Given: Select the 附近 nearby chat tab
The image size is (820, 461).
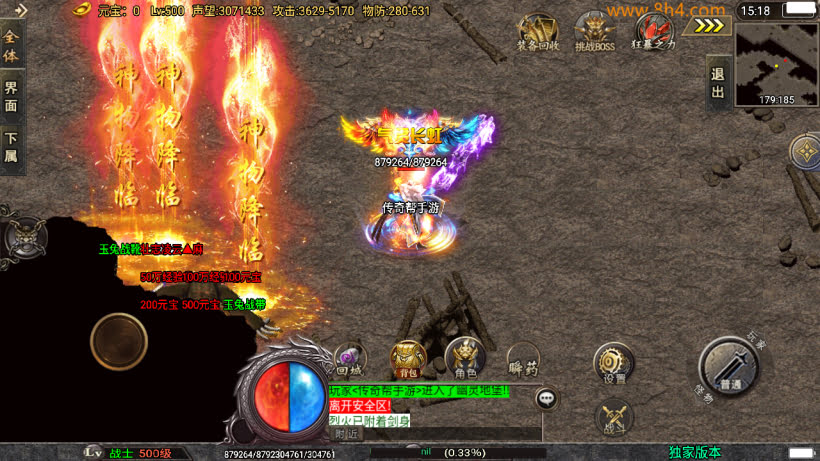Looking at the screenshot, I should 347,433.
